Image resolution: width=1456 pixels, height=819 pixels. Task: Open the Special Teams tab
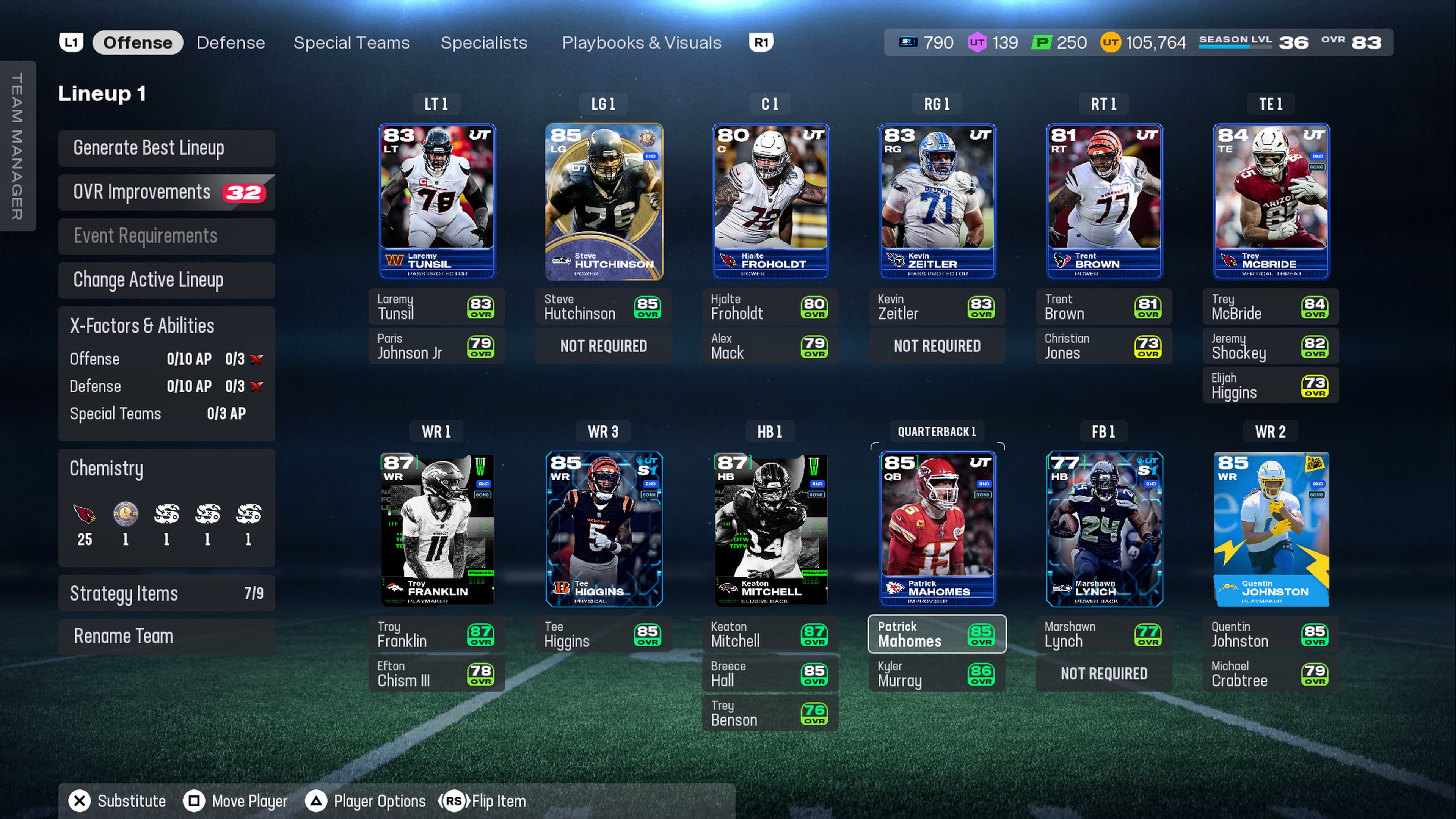[x=351, y=42]
